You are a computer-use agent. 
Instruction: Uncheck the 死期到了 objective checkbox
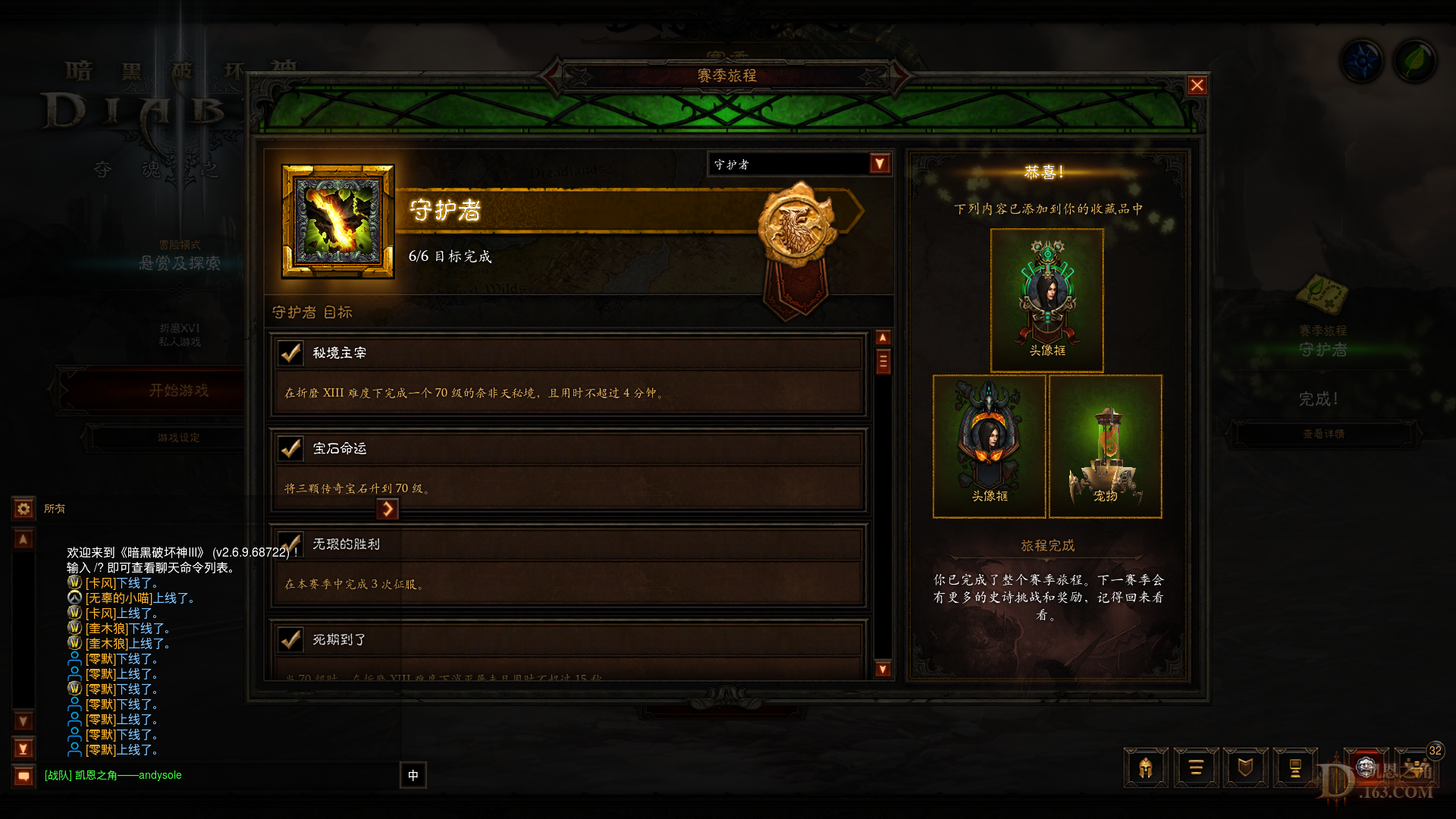coord(289,640)
